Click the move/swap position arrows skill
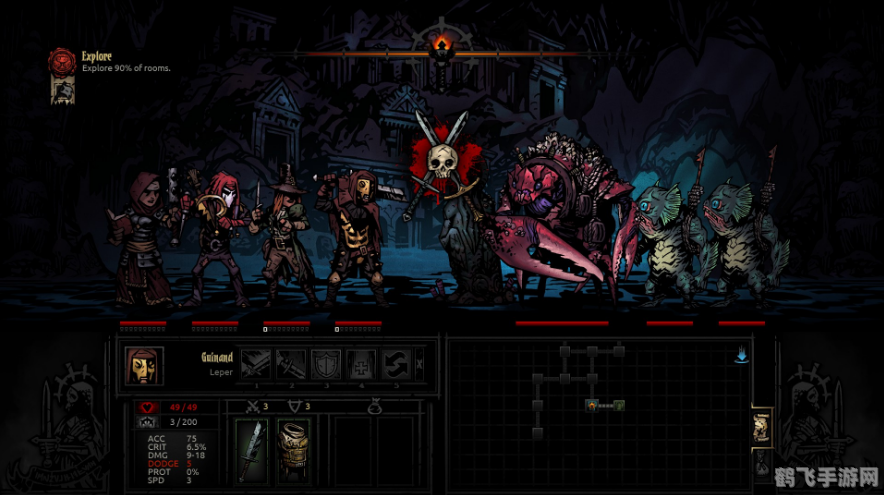This screenshot has width=884, height=495. click(x=396, y=364)
